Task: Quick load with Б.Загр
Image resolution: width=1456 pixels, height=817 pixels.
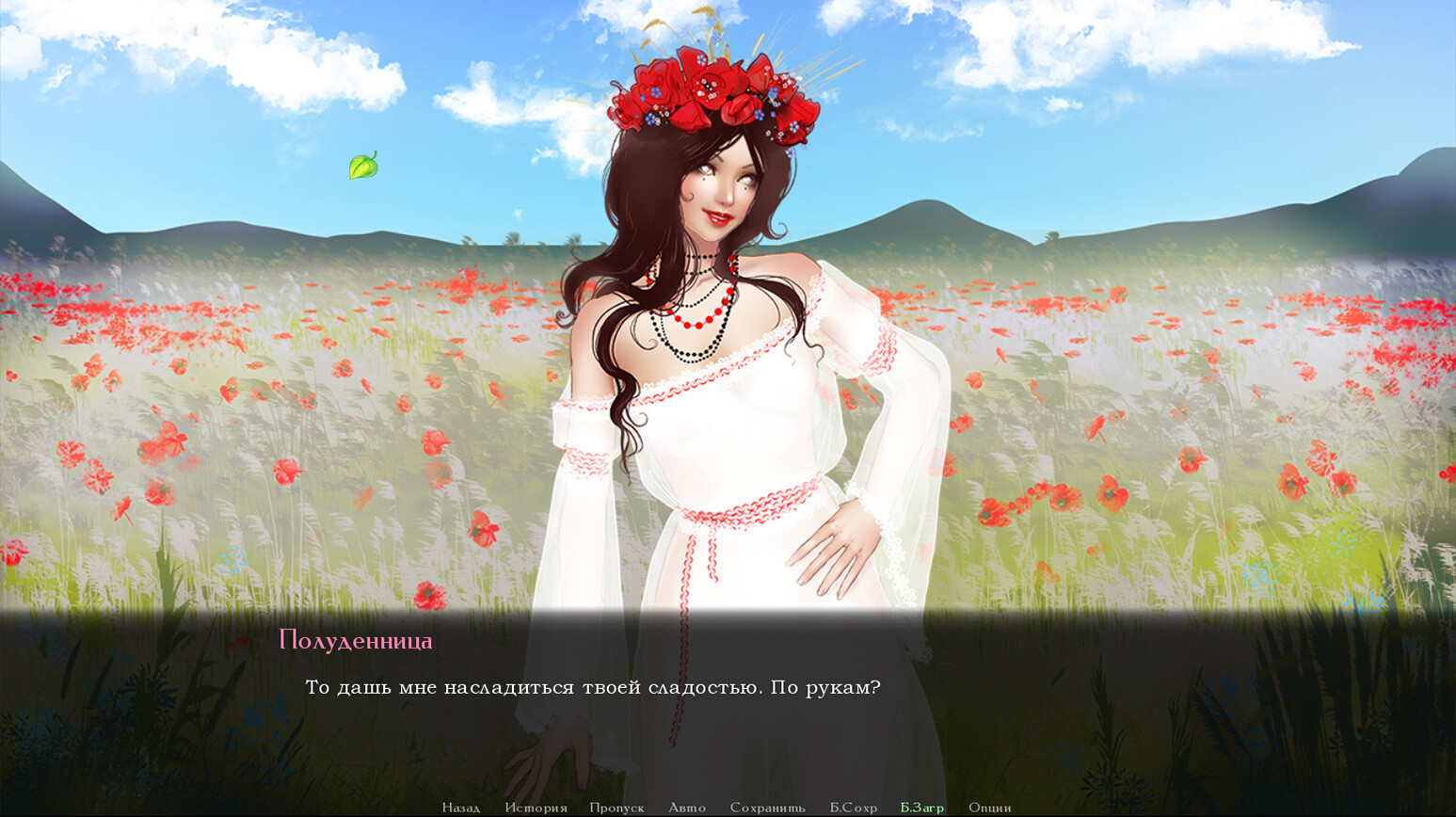Action: pos(921,808)
